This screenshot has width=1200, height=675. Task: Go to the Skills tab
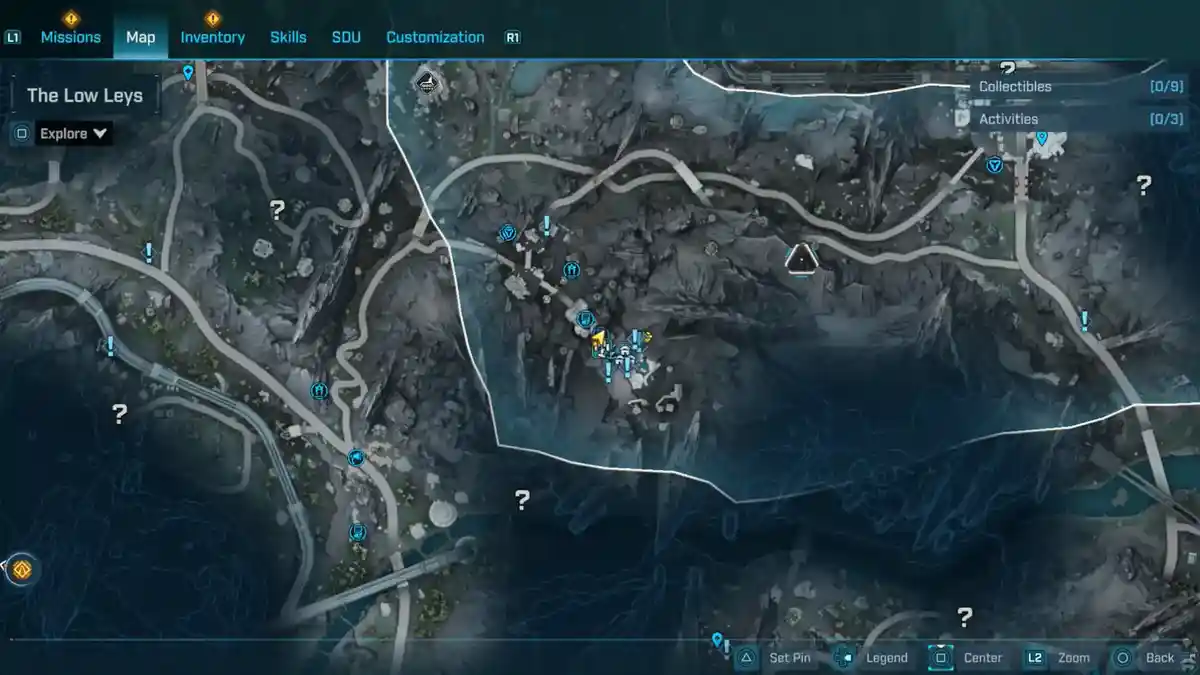288,37
